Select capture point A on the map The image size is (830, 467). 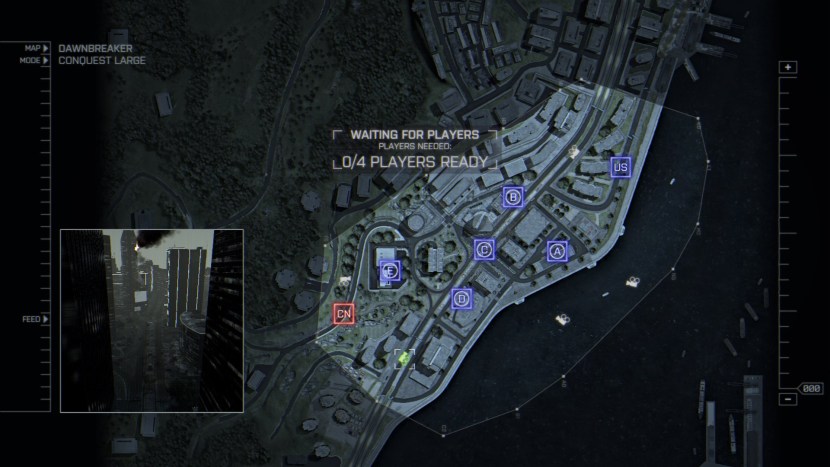tap(557, 251)
